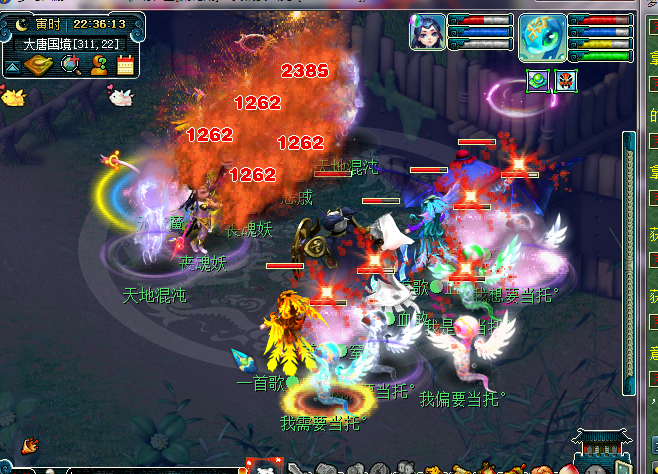Image resolution: width=658 pixels, height=474 pixels.
Task: Click the red opera mask buff icon
Action: pyautogui.click(x=565, y=81)
